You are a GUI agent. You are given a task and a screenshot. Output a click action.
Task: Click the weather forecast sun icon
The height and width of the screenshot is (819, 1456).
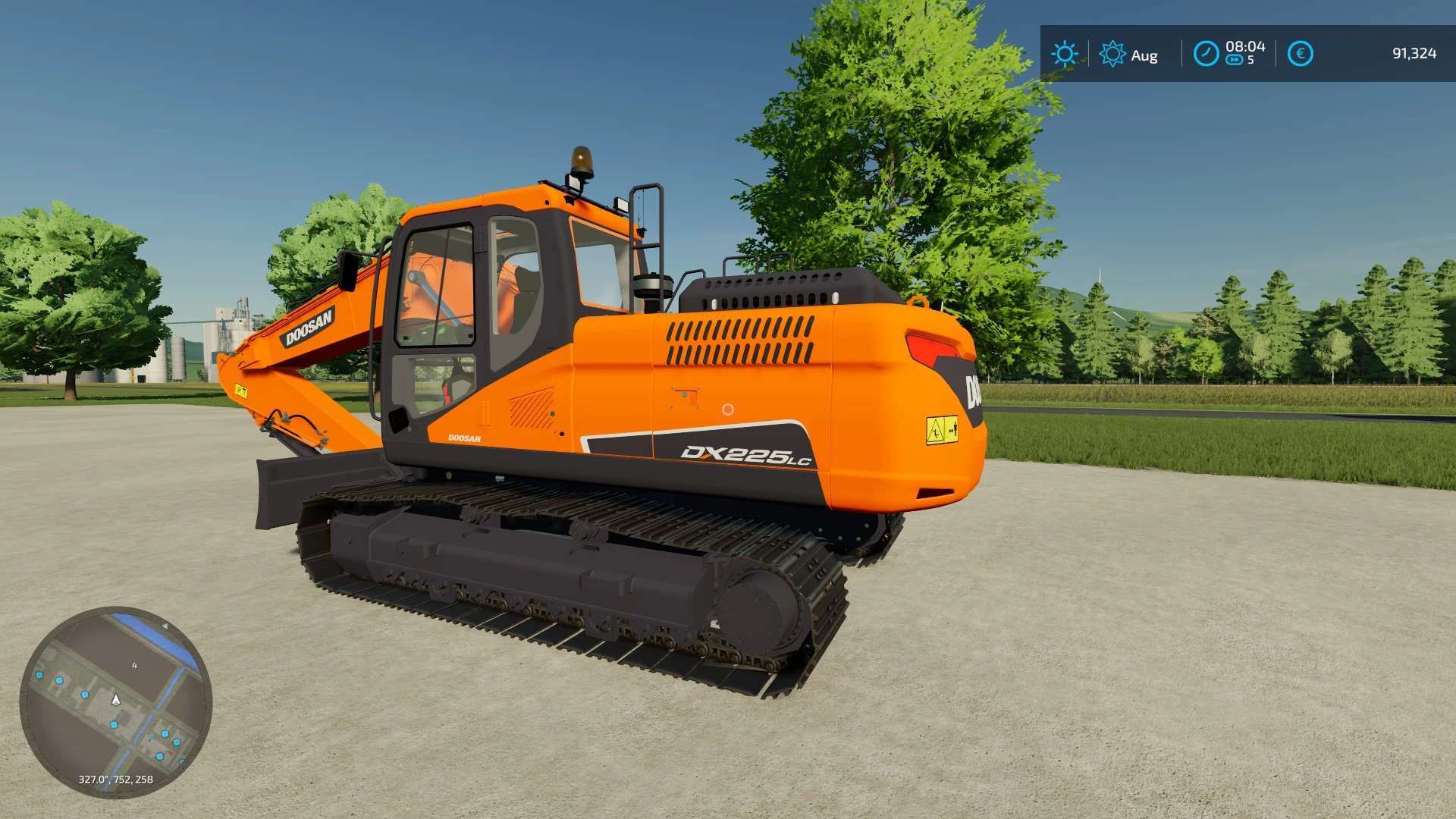tap(1112, 54)
